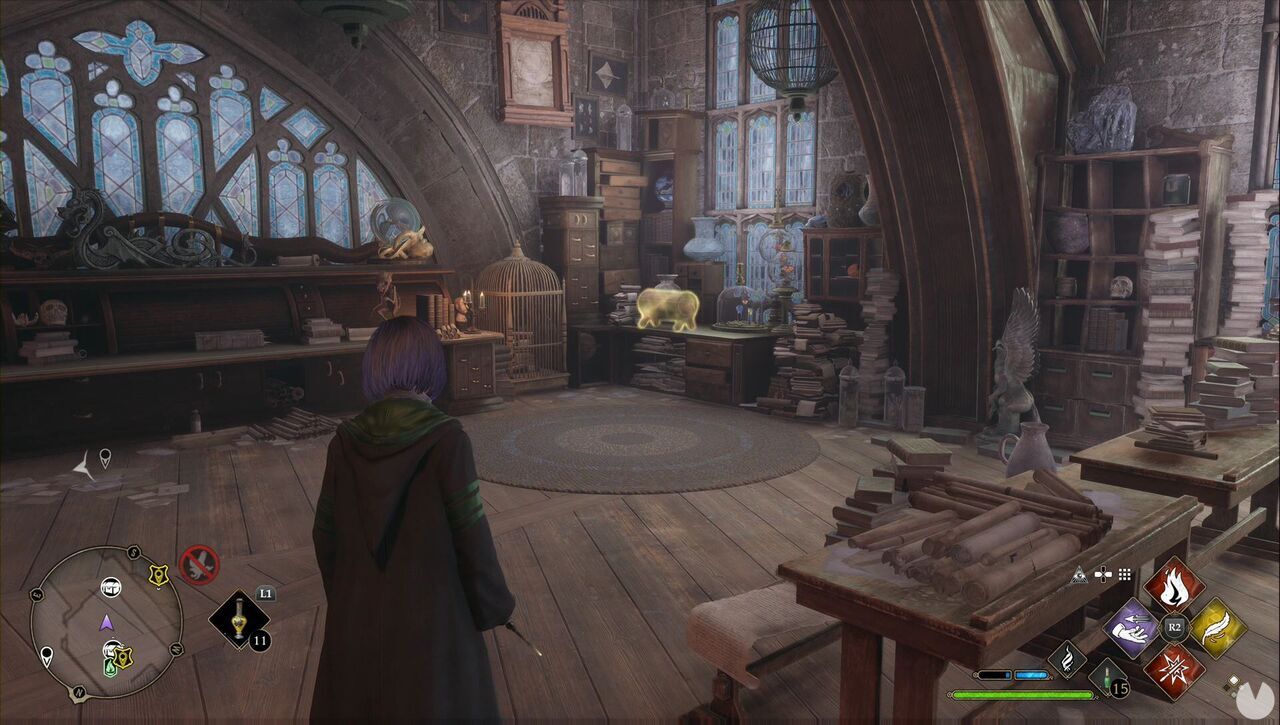Click the 'S' compass marker on the minimap
The width and height of the screenshot is (1280, 725).
133,550
